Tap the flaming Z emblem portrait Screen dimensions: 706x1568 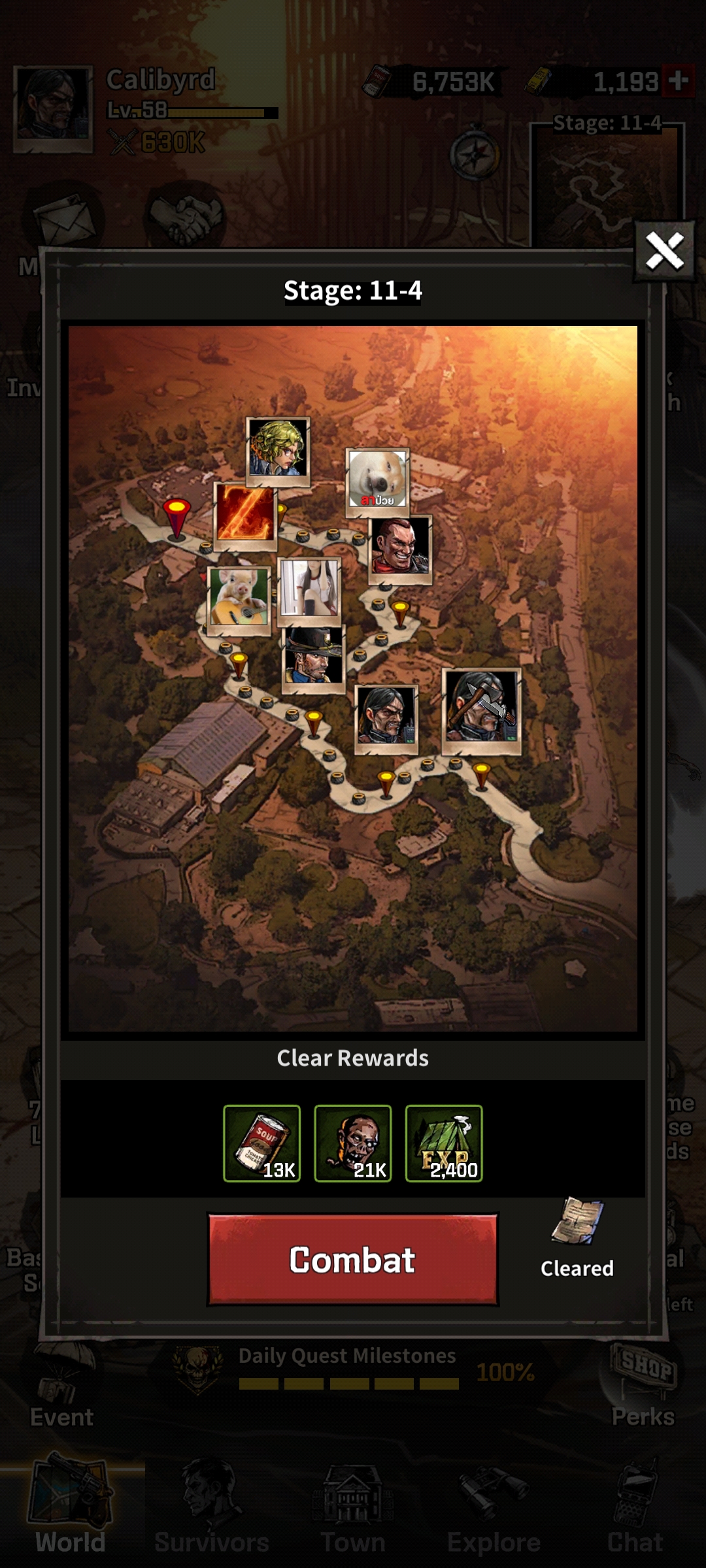pyautogui.click(x=245, y=514)
